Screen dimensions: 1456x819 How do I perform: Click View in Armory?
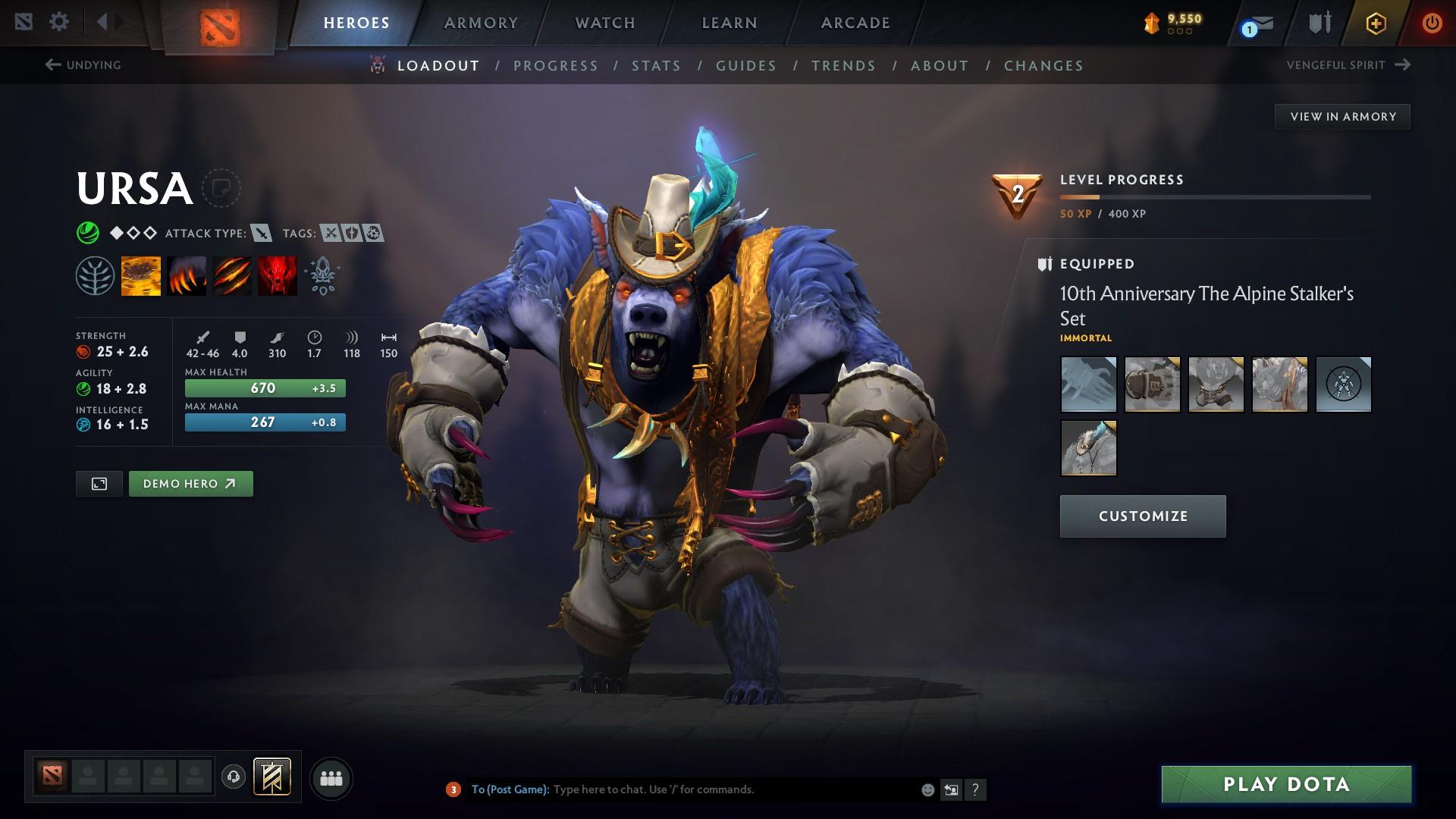(1342, 116)
